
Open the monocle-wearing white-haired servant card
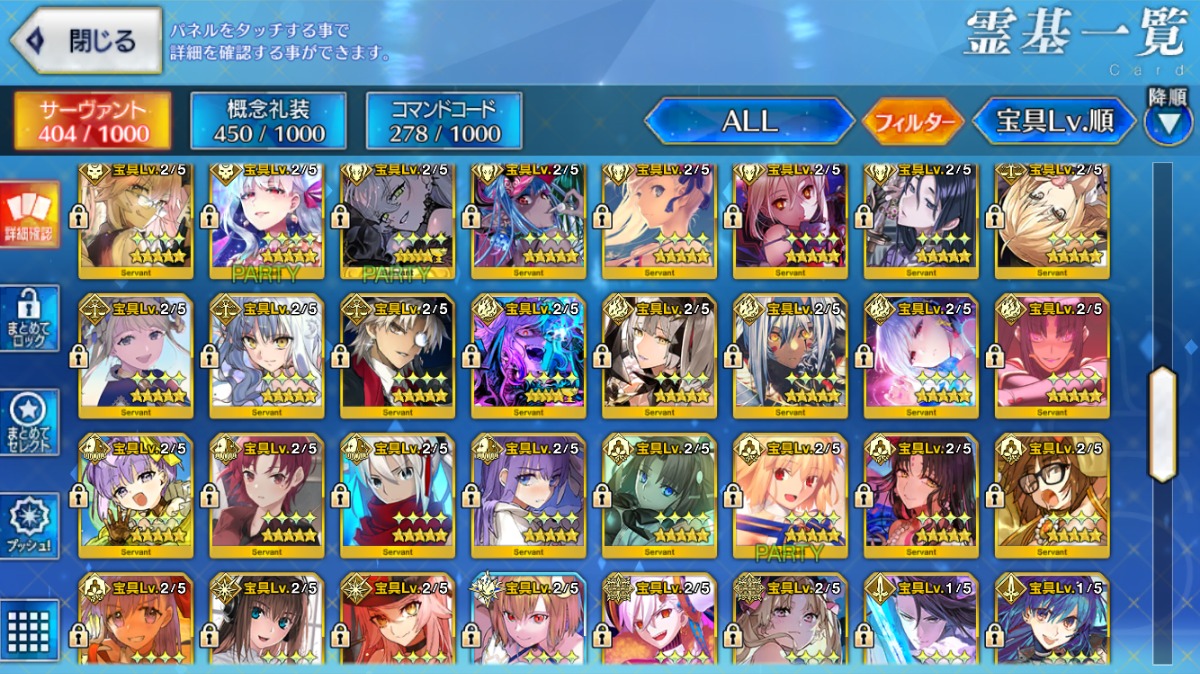(x=397, y=356)
